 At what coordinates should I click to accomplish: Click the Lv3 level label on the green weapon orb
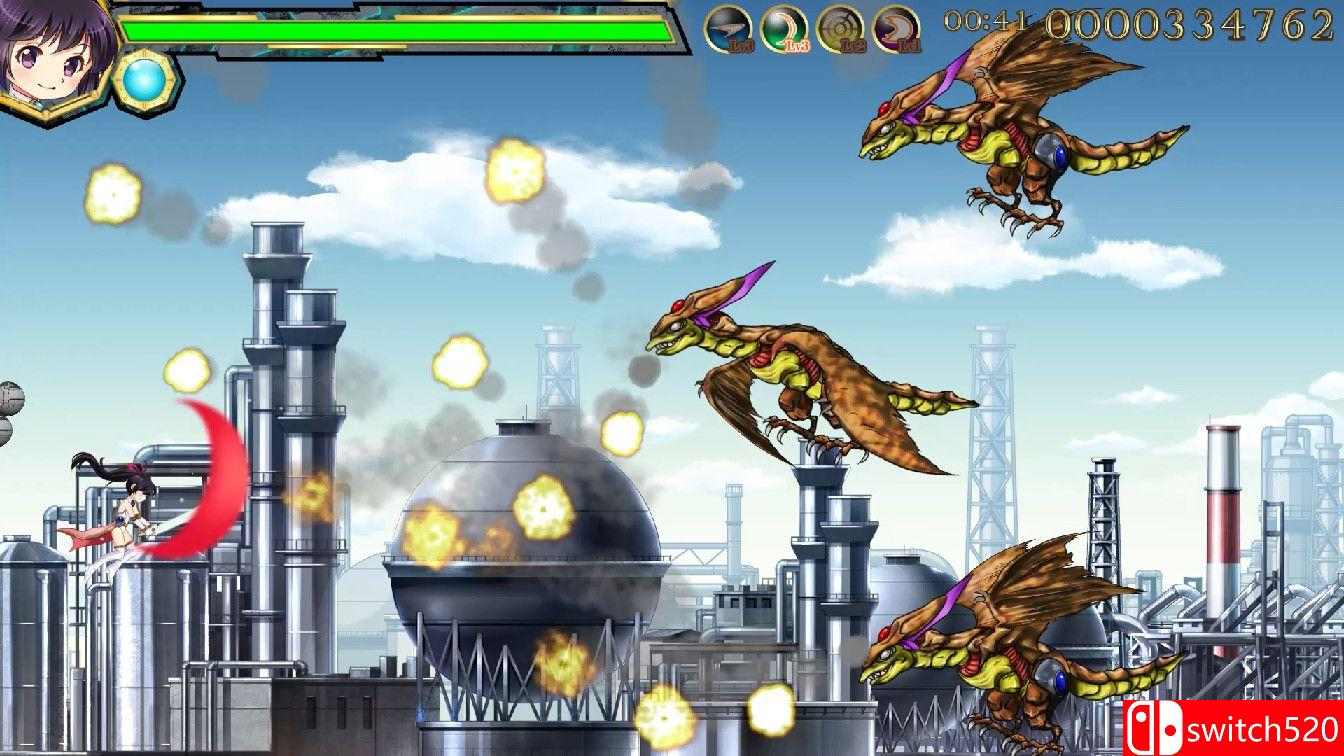(797, 45)
